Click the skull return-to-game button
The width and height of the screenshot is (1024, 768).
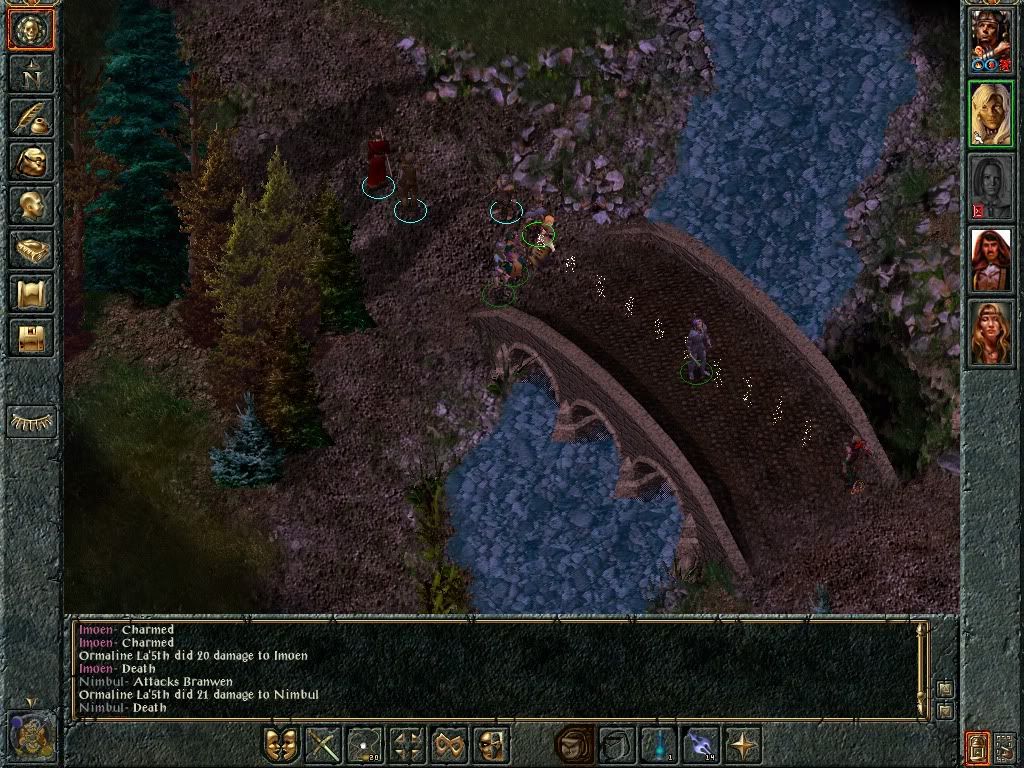[x=31, y=30]
